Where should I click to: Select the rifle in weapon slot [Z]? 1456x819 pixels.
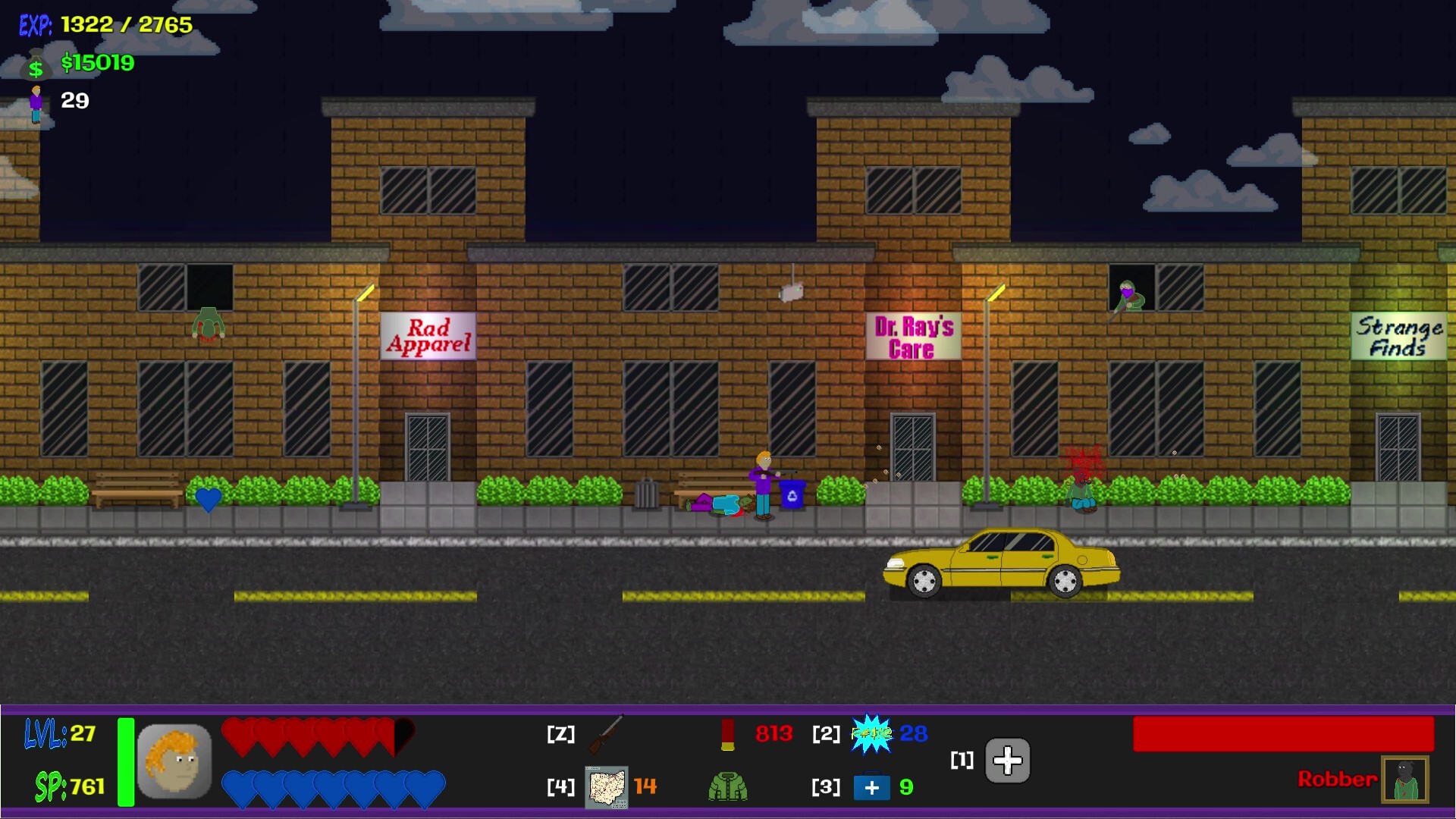click(607, 734)
